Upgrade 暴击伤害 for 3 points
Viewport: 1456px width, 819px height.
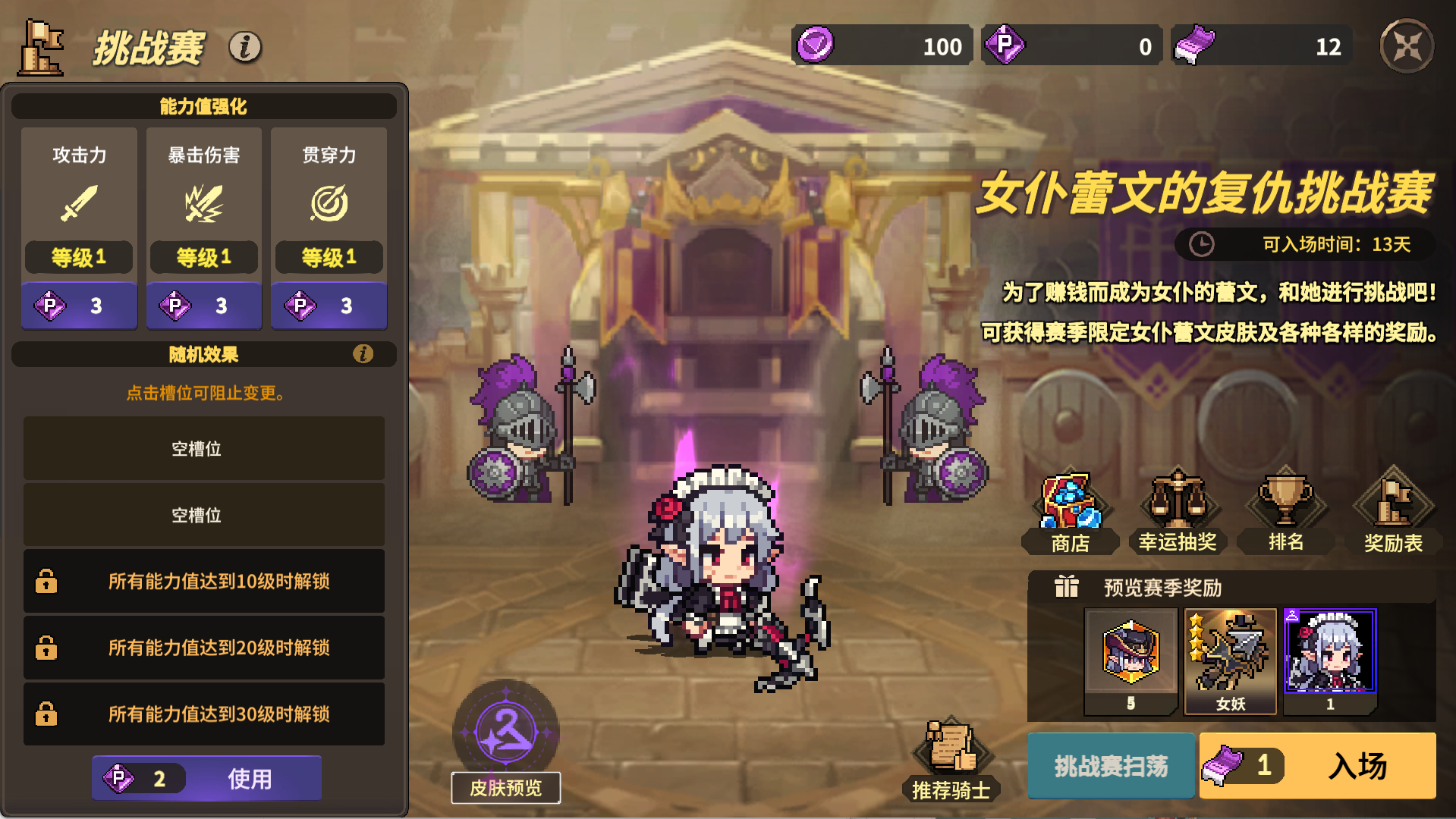pyautogui.click(x=203, y=306)
